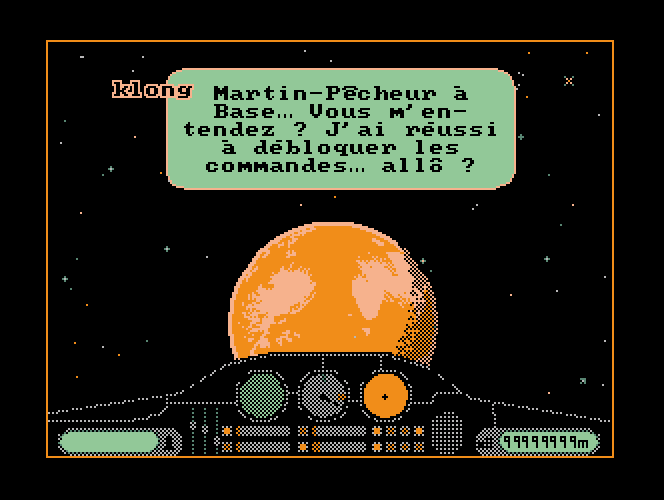Advance the green Martin-Pêcheur dialogue bubble
Image resolution: width=664 pixels, height=500 pixels.
coord(340,129)
